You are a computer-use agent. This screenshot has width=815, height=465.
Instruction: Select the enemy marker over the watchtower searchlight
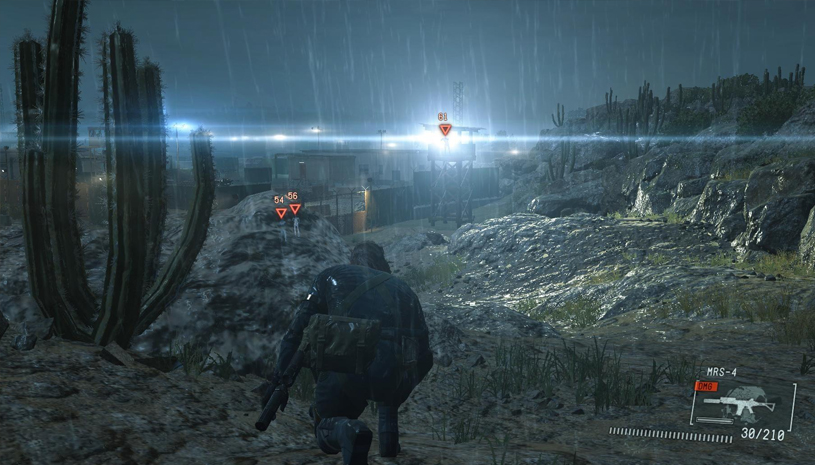coord(445,129)
